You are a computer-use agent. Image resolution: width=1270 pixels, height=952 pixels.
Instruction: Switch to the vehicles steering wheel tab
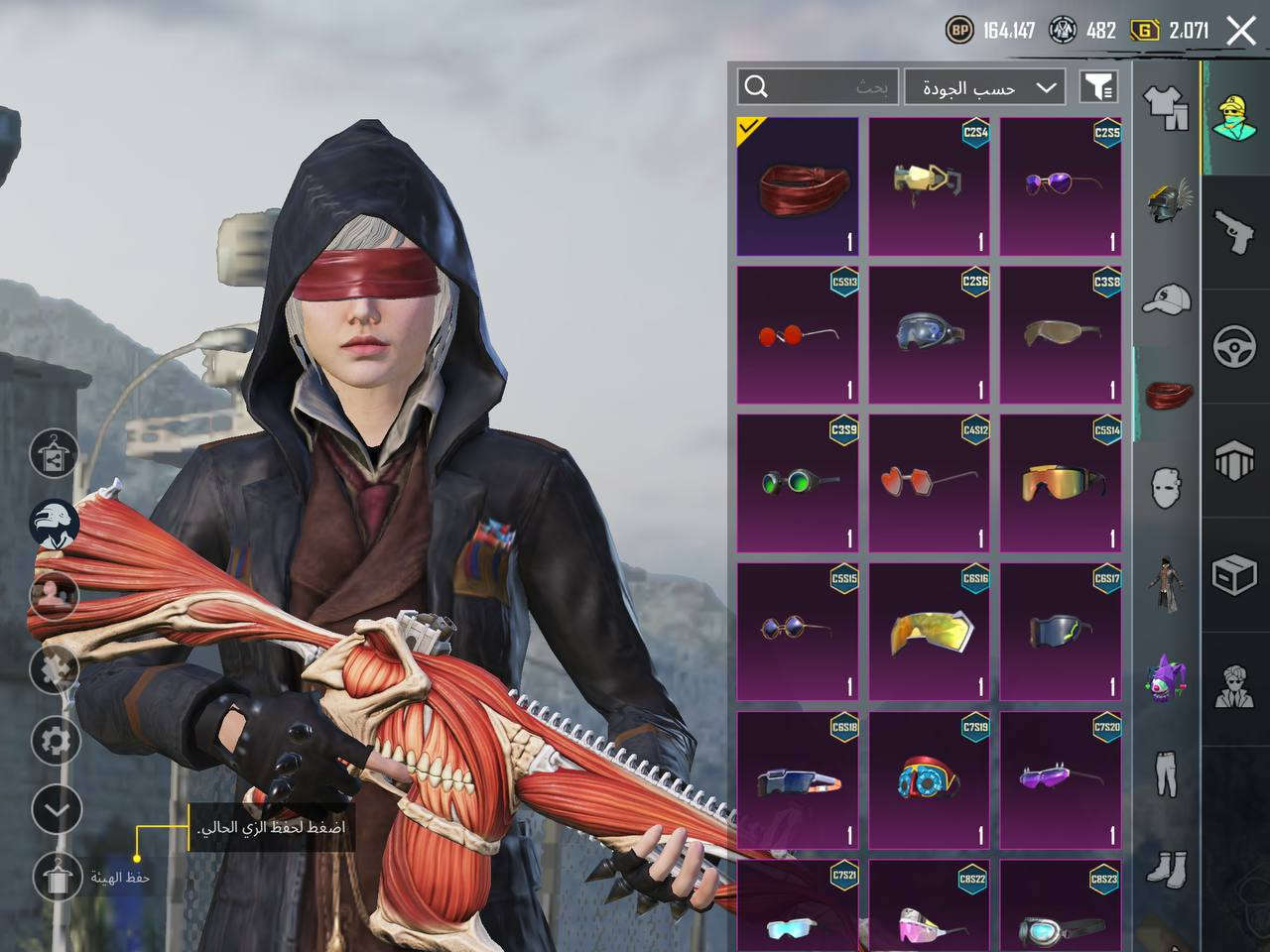[x=1235, y=346]
